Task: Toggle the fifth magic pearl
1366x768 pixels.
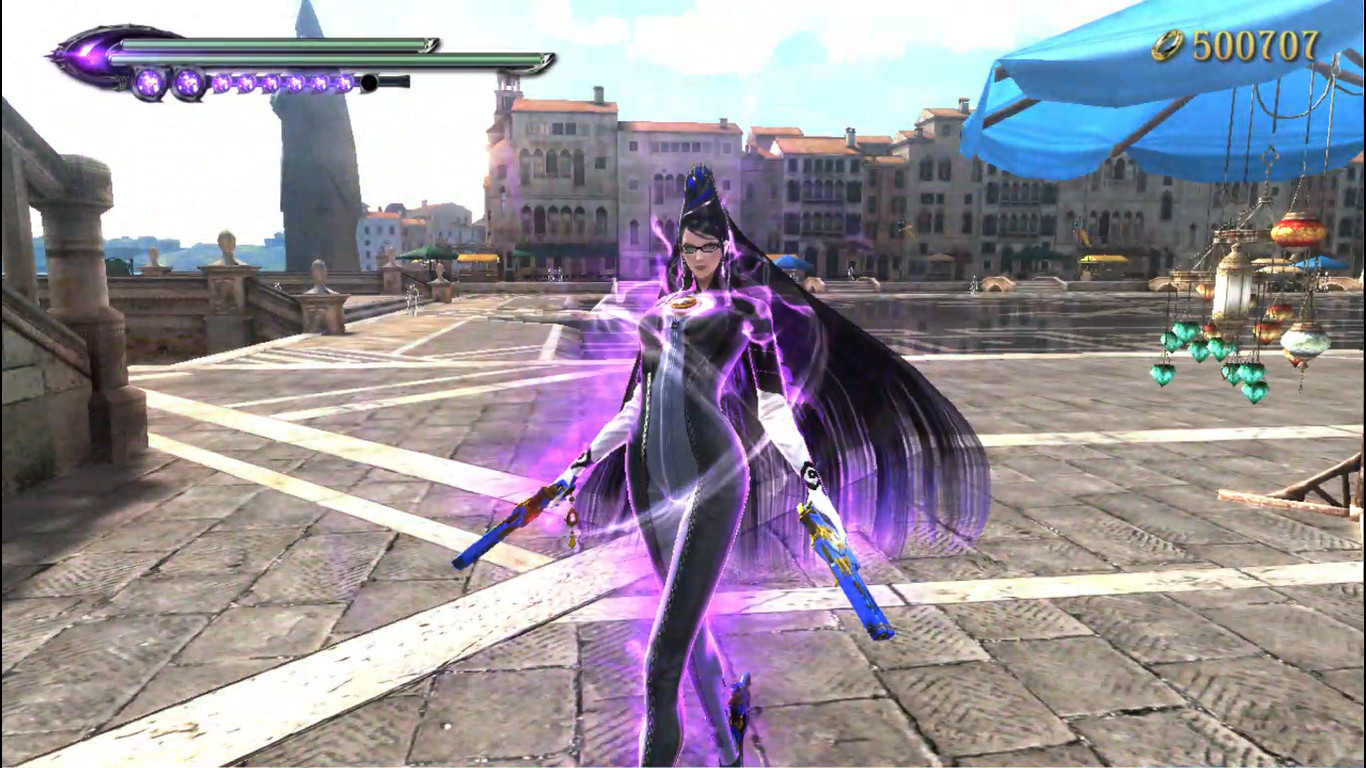Action: point(321,83)
